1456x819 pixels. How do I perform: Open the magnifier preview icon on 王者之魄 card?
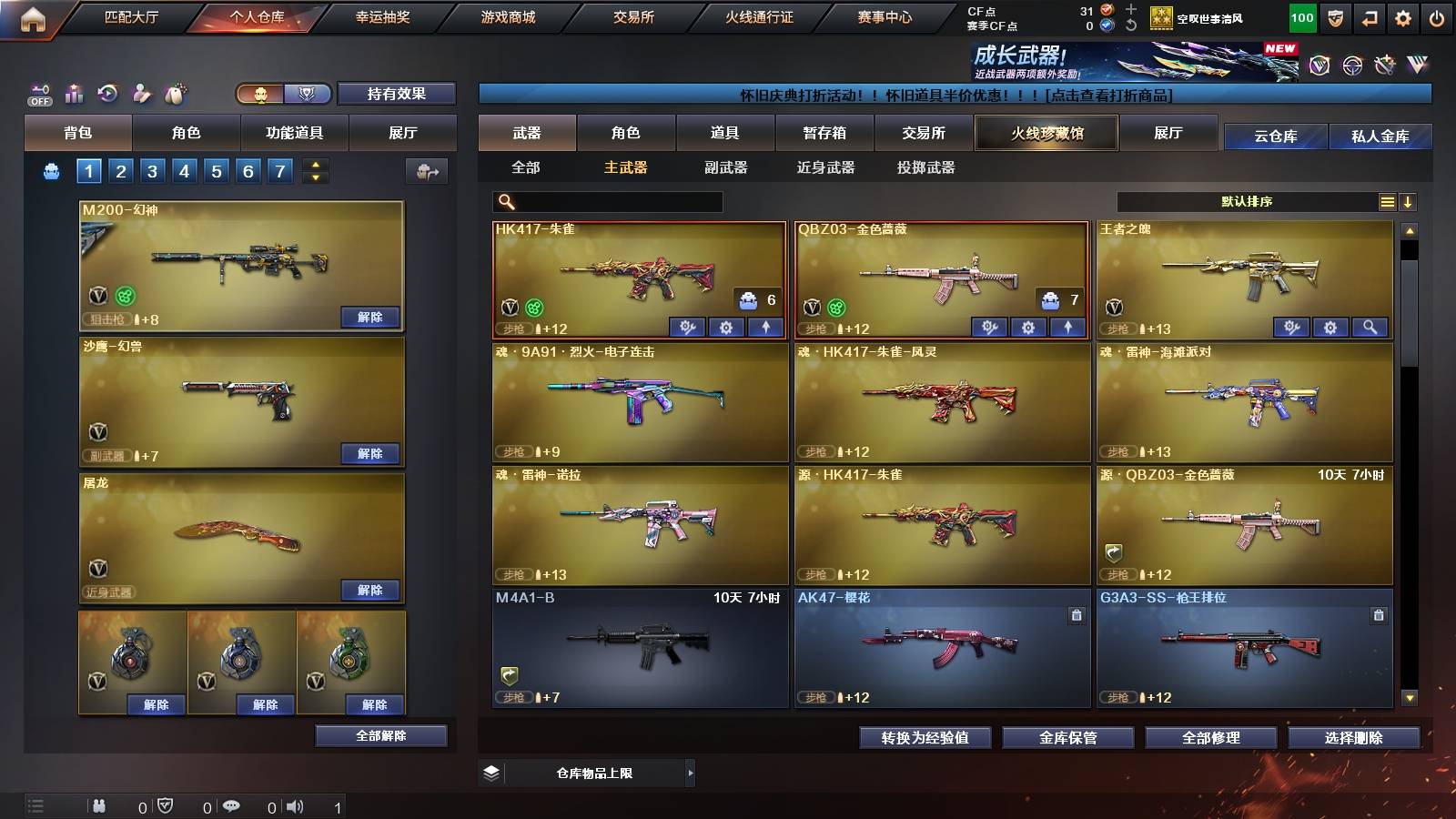click(x=1369, y=327)
